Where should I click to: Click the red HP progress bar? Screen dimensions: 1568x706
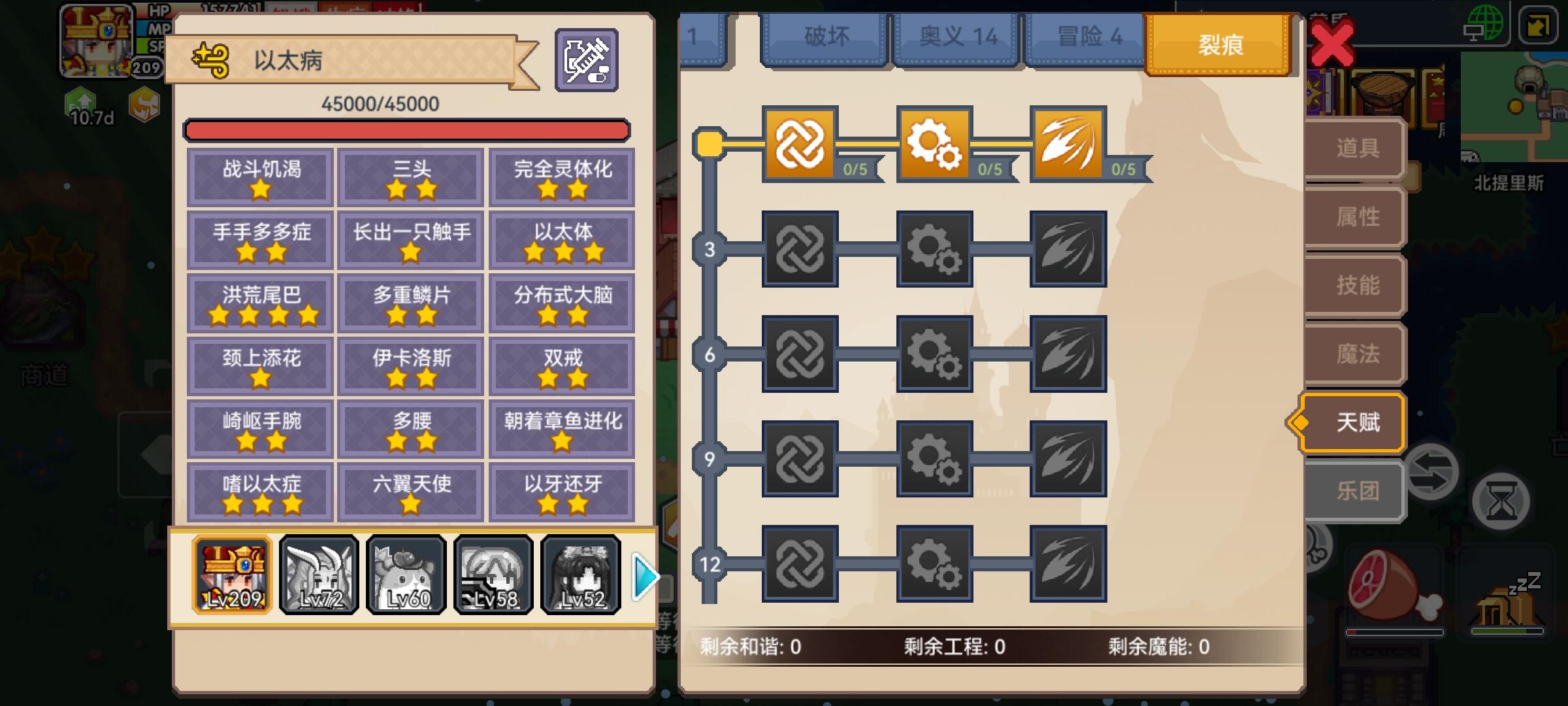click(408, 129)
